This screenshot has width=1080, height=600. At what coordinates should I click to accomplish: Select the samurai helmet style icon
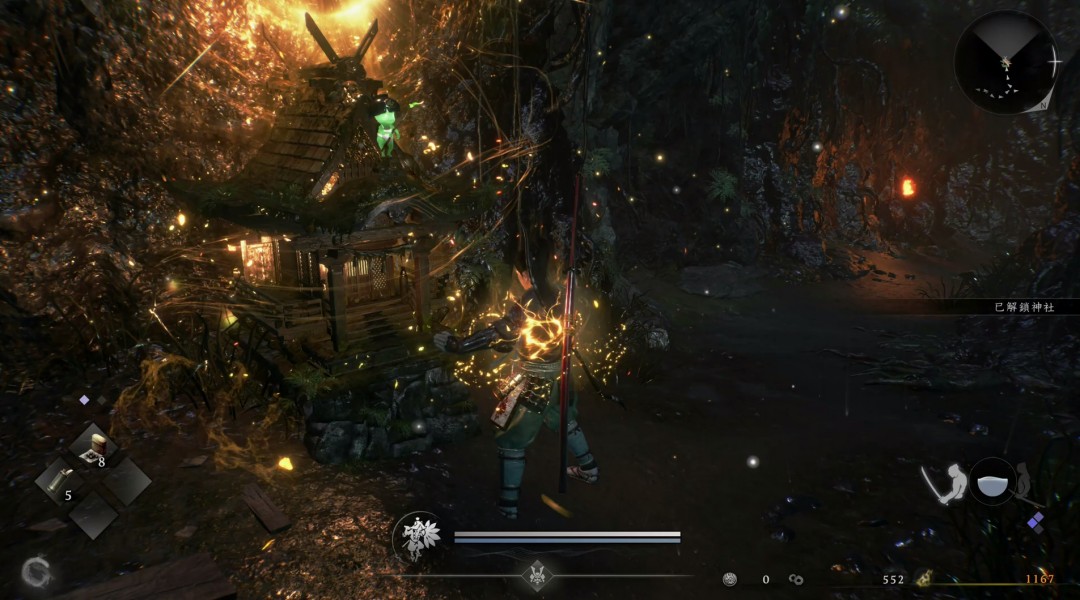[537, 575]
